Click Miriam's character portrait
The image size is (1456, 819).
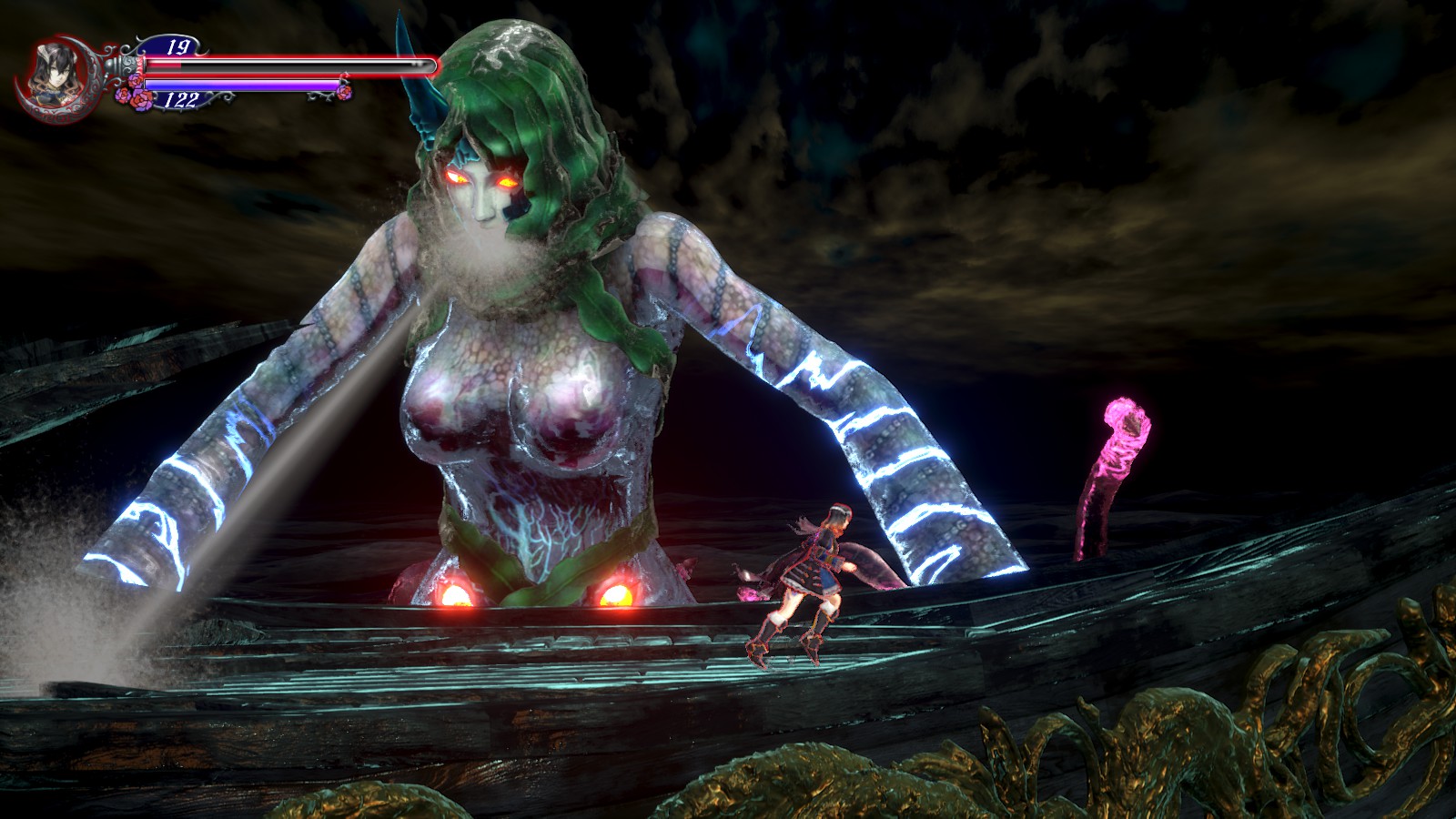pyautogui.click(x=50, y=73)
